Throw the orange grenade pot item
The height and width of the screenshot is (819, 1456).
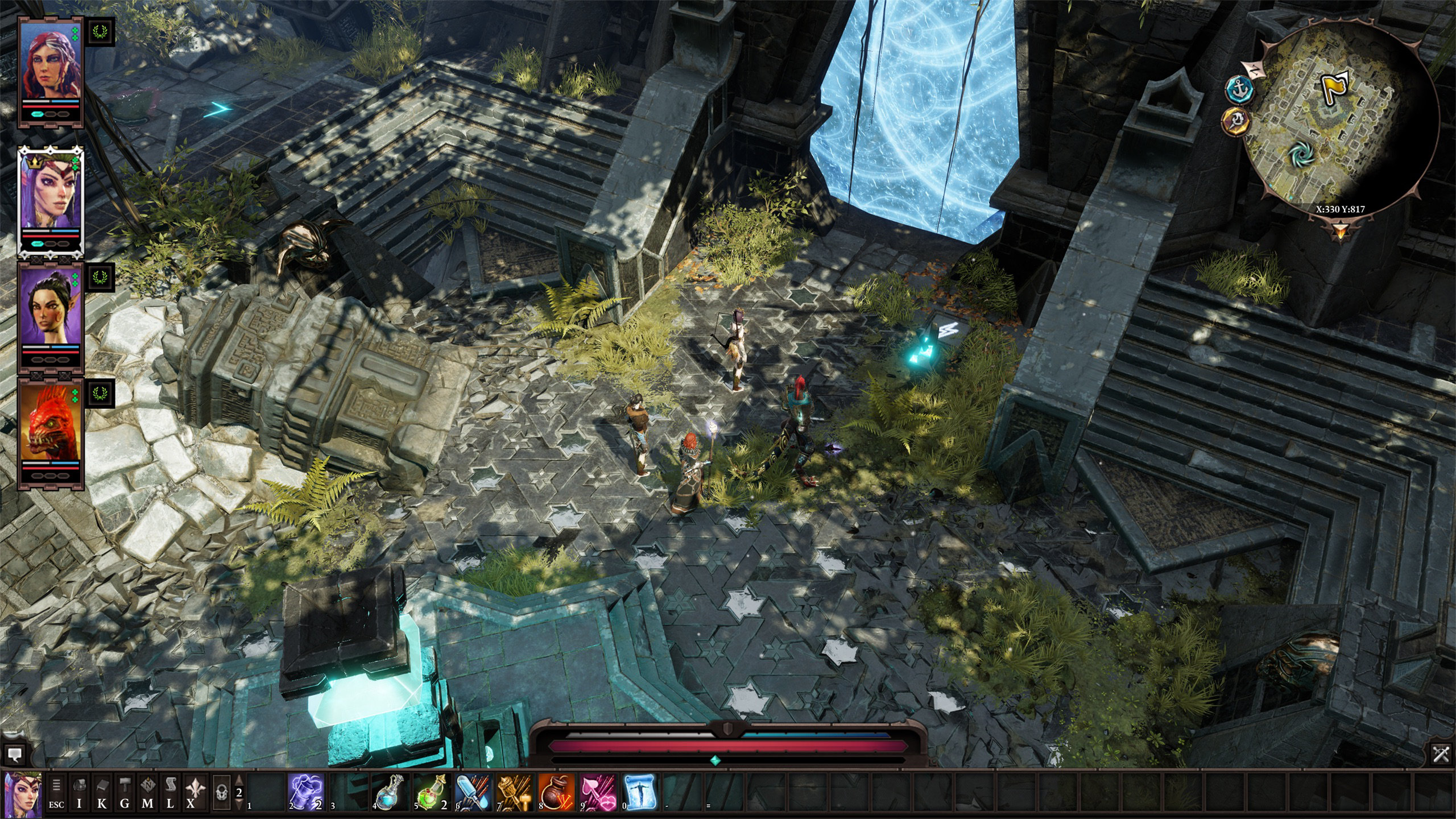point(556,791)
